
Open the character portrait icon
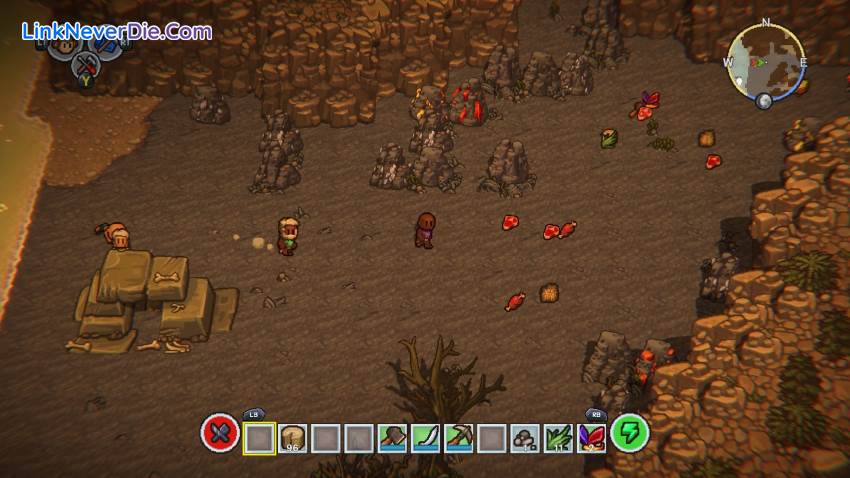pyautogui.click(x=65, y=46)
